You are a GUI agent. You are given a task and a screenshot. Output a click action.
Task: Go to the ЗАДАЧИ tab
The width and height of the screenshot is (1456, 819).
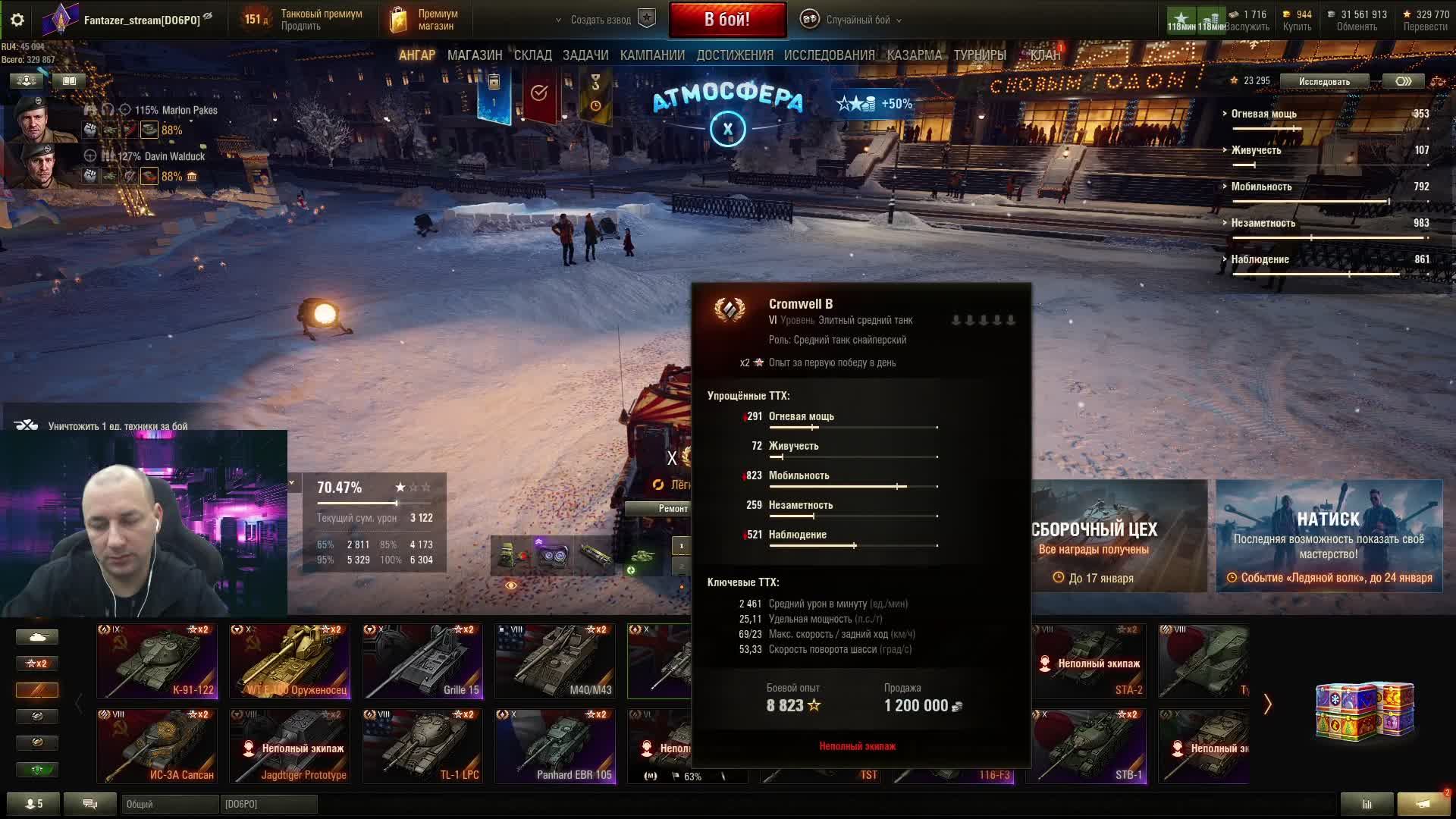coord(585,55)
